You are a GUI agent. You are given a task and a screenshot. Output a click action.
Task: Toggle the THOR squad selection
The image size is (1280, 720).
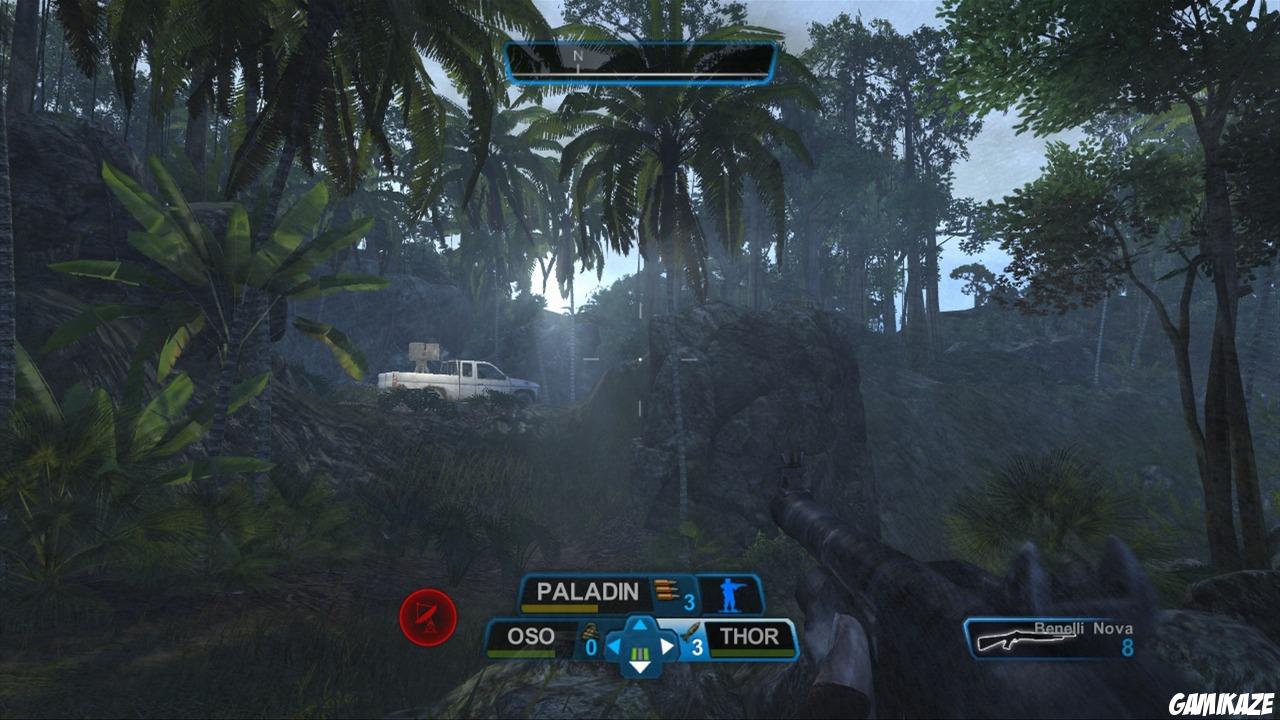point(748,635)
